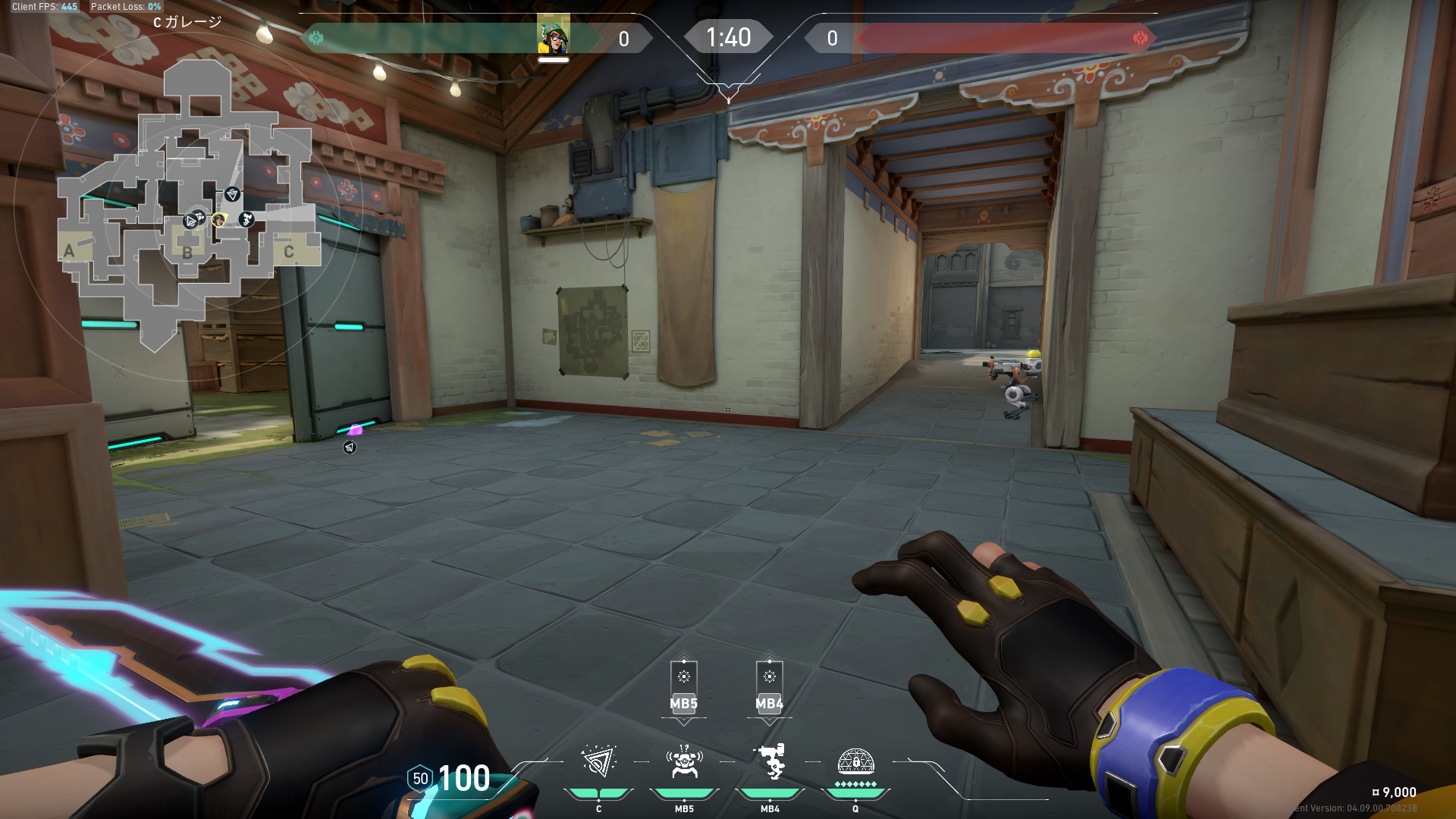Click the green team emblem on scoreboard

(316, 38)
